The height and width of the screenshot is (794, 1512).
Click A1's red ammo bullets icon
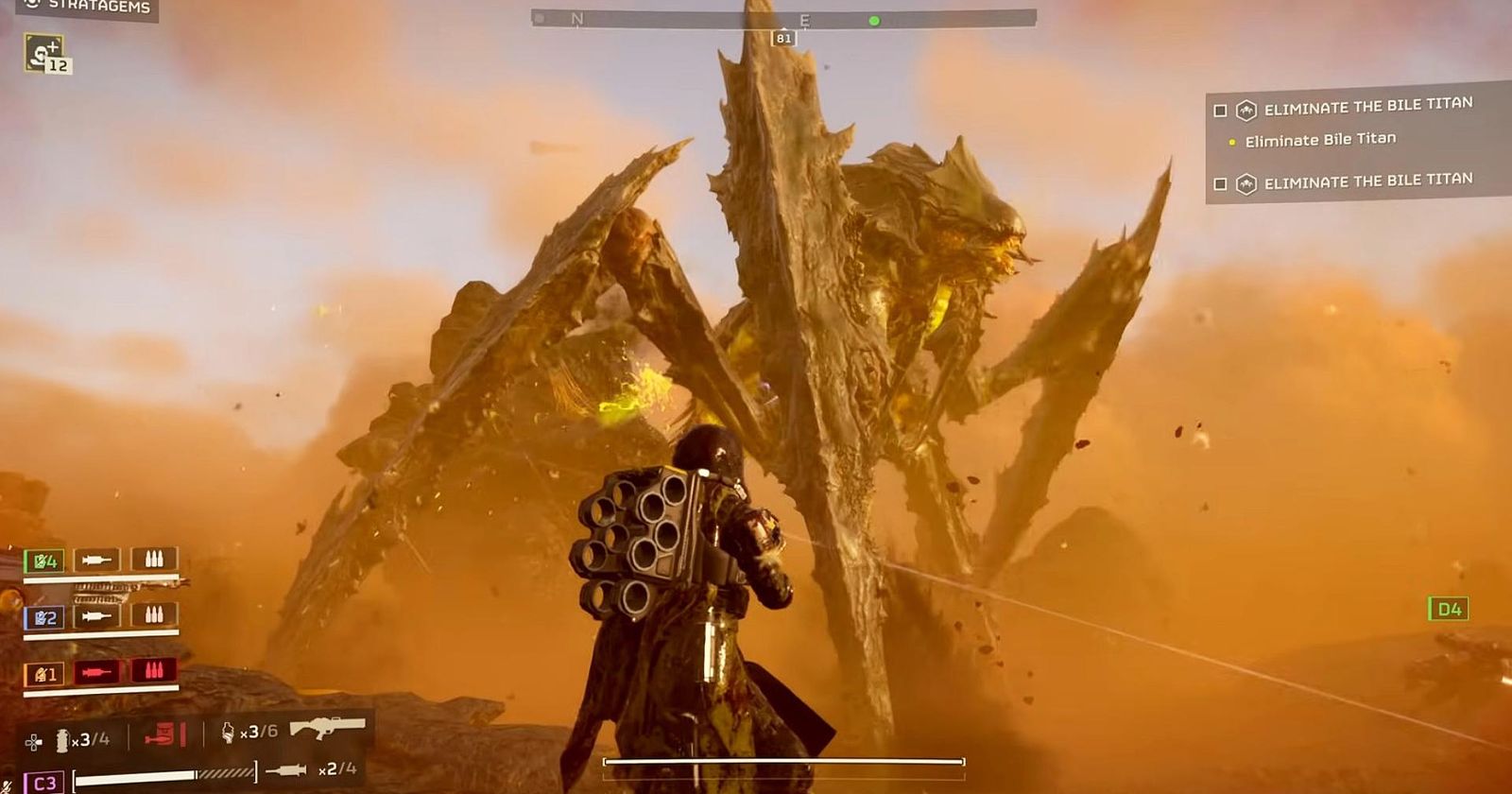coord(153,672)
